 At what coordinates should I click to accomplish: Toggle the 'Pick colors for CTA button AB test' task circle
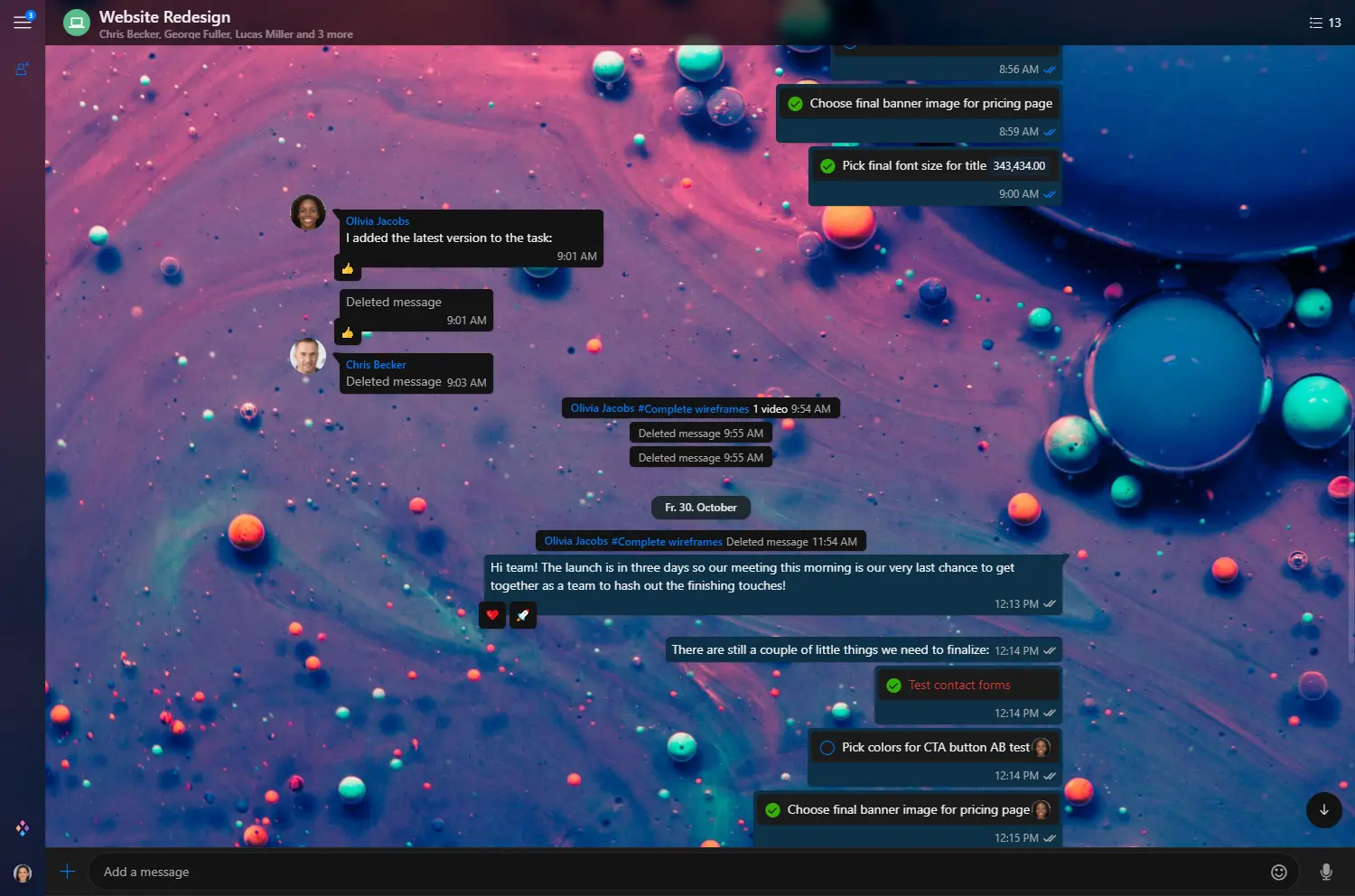tap(827, 748)
